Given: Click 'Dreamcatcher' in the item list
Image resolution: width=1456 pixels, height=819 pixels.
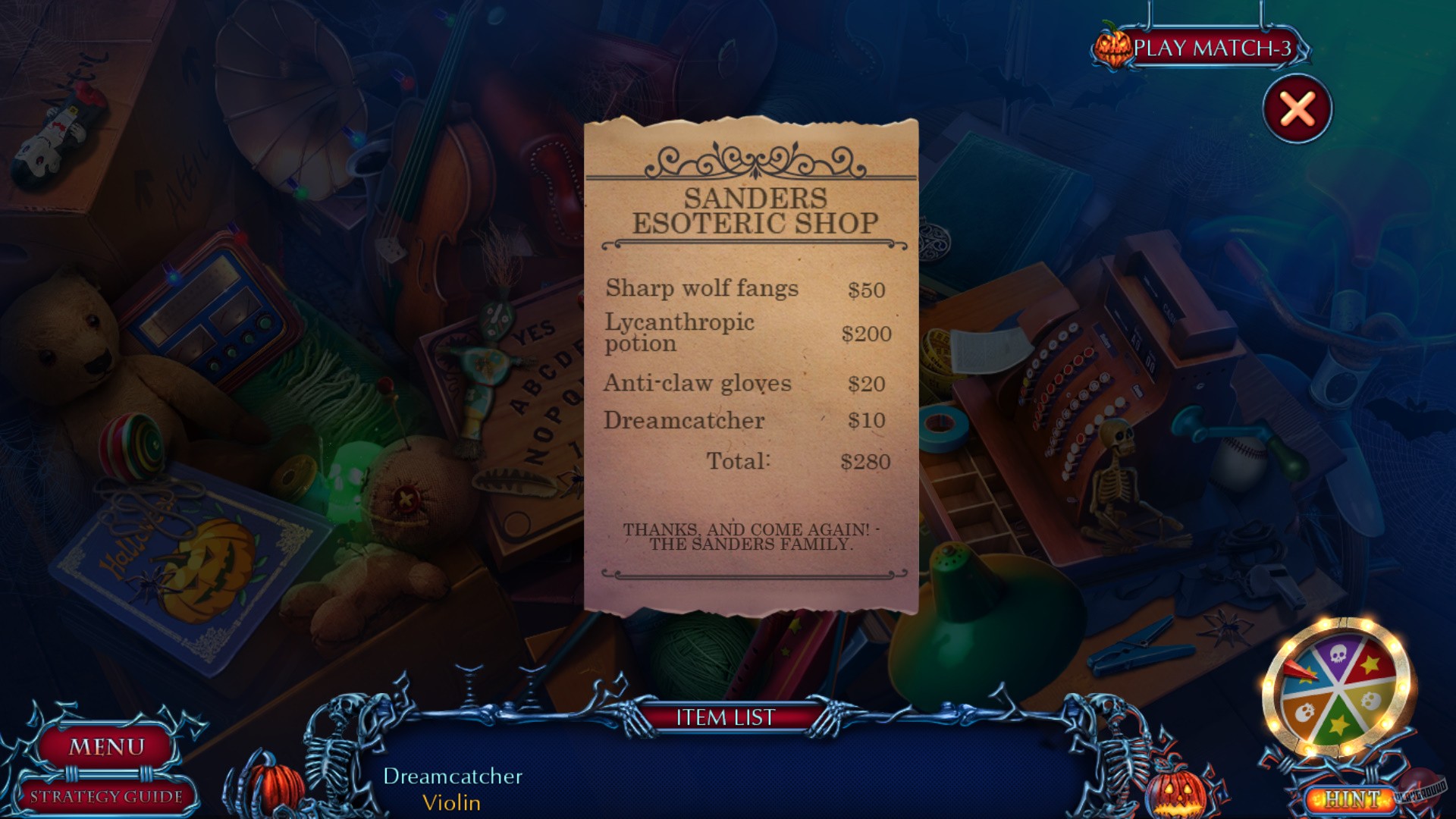Looking at the screenshot, I should [452, 776].
